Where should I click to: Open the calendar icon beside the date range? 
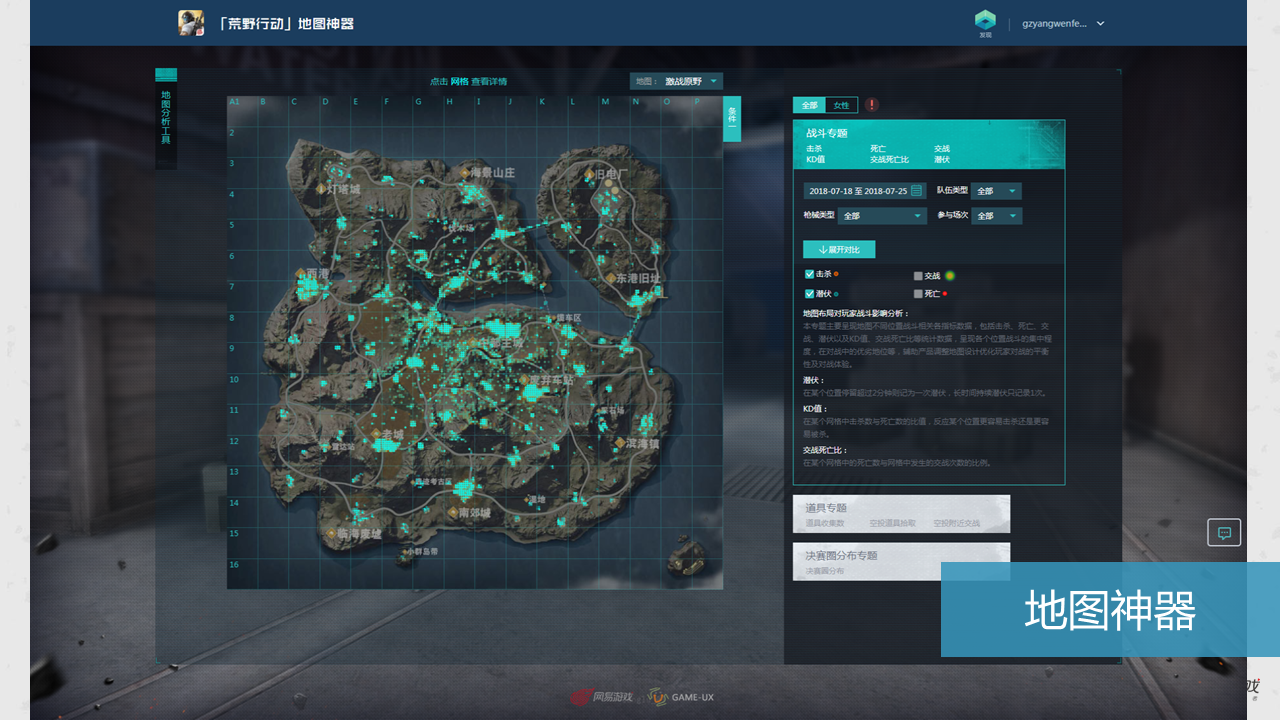point(917,191)
